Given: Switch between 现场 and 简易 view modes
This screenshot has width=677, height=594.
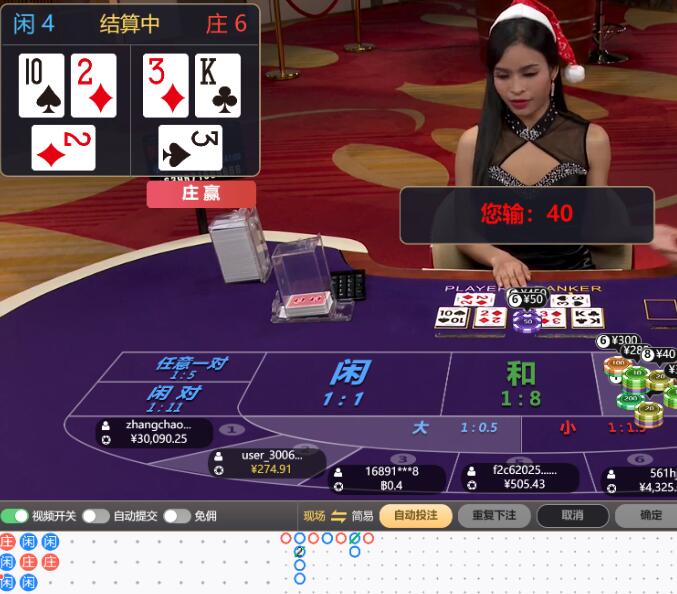Looking at the screenshot, I should [338, 516].
